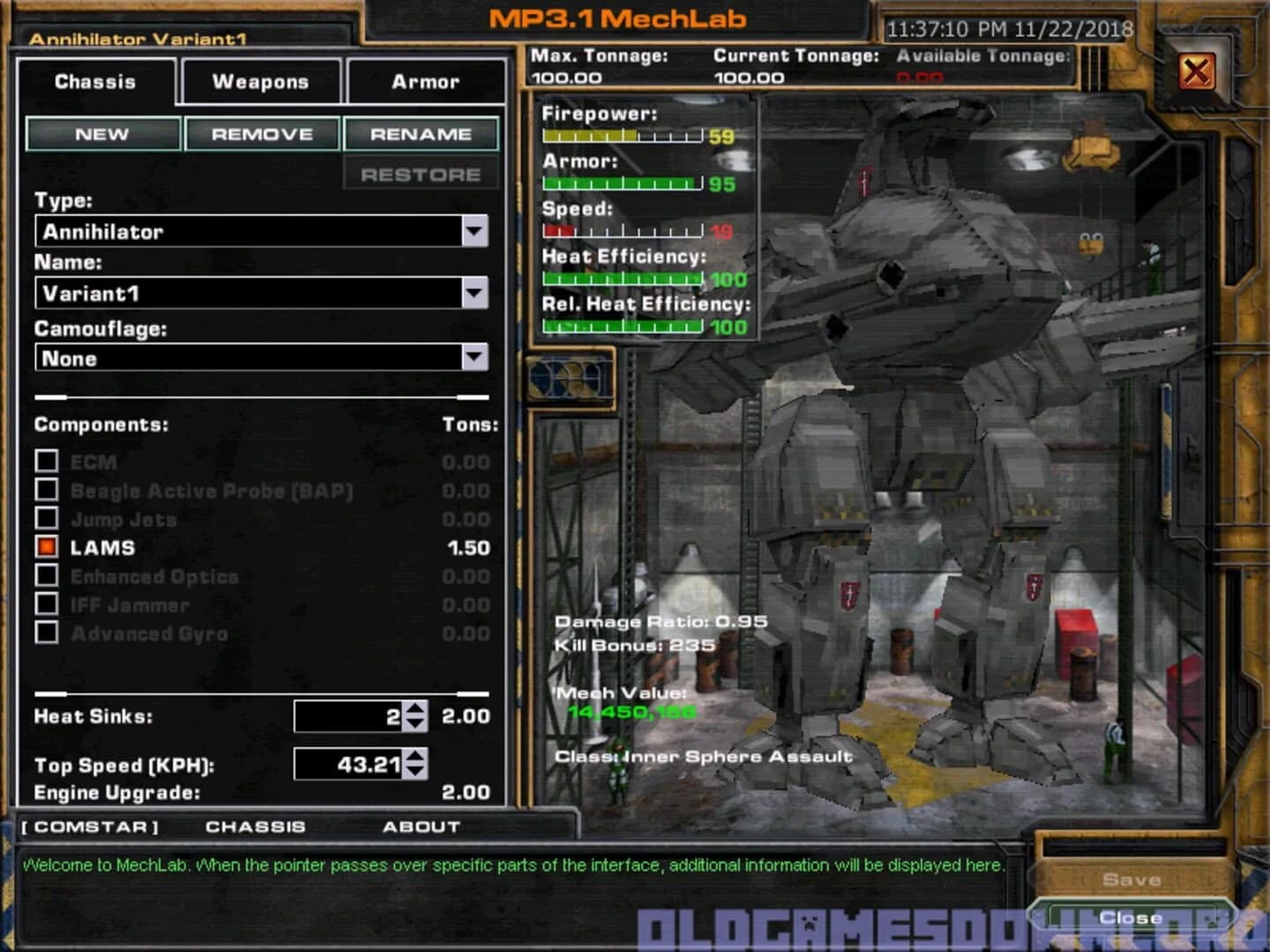Switch to the Weapons tab
Screen dimensions: 1270x952
point(259,81)
